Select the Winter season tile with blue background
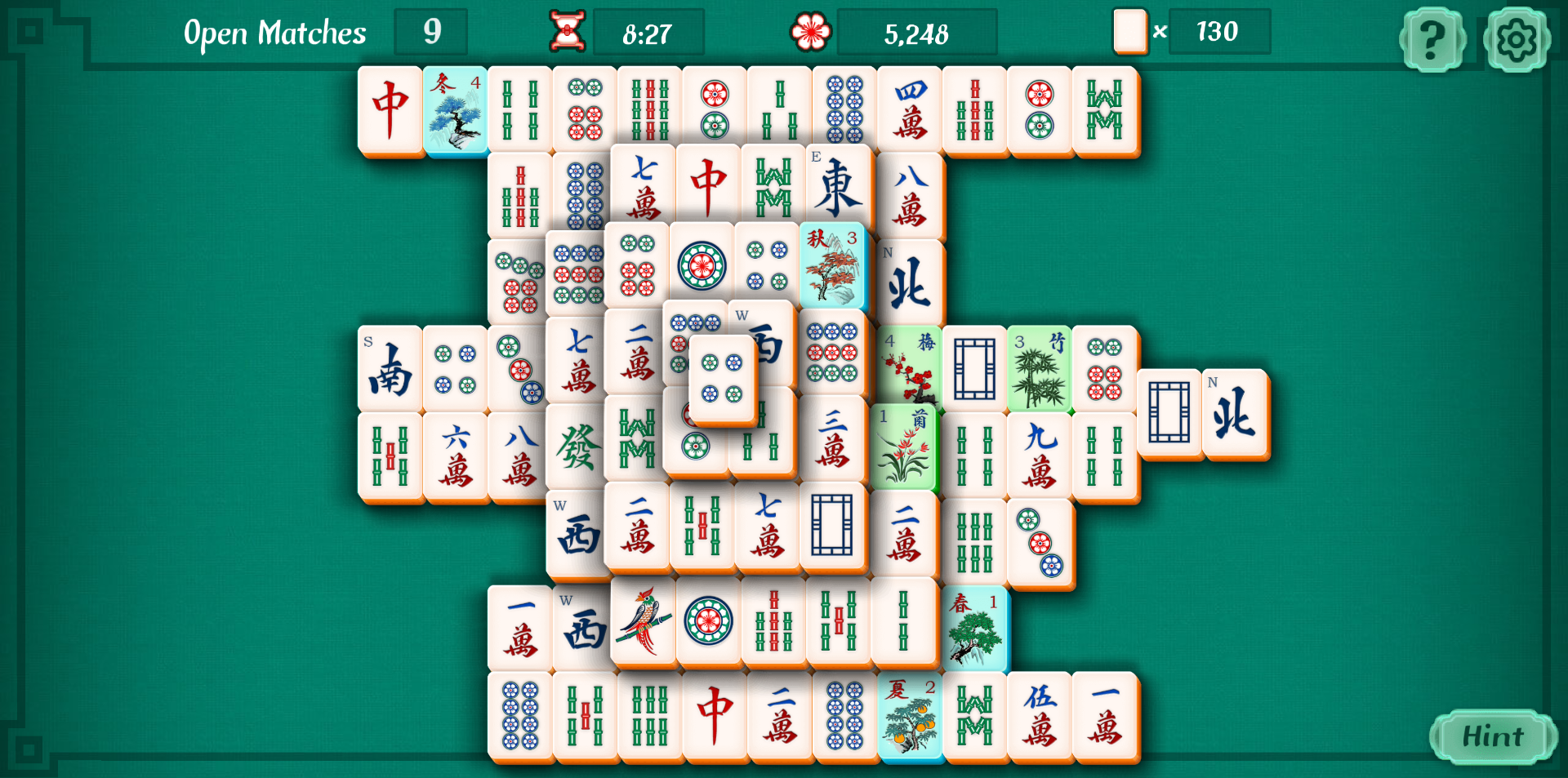The height and width of the screenshot is (778, 1568). (455, 110)
